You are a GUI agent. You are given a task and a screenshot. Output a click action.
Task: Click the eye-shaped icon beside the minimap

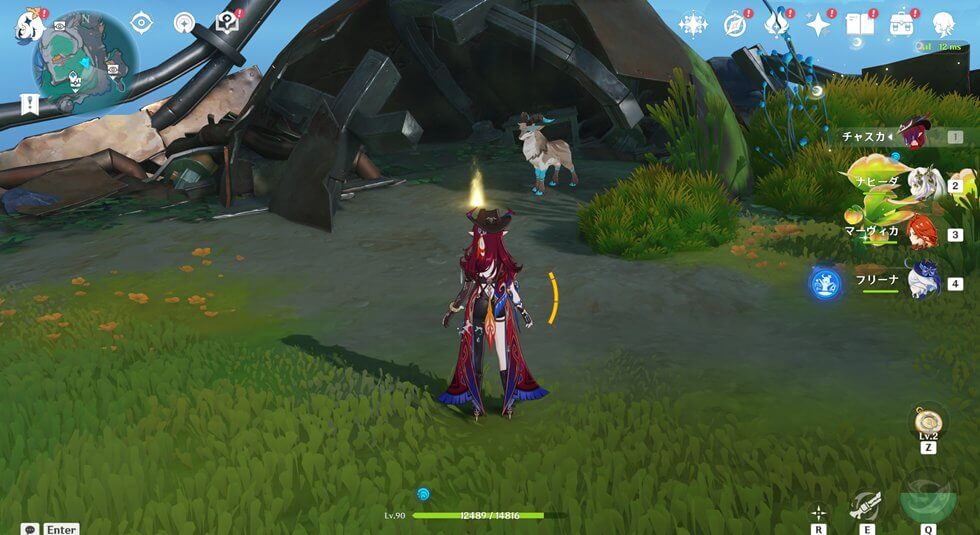coord(141,23)
